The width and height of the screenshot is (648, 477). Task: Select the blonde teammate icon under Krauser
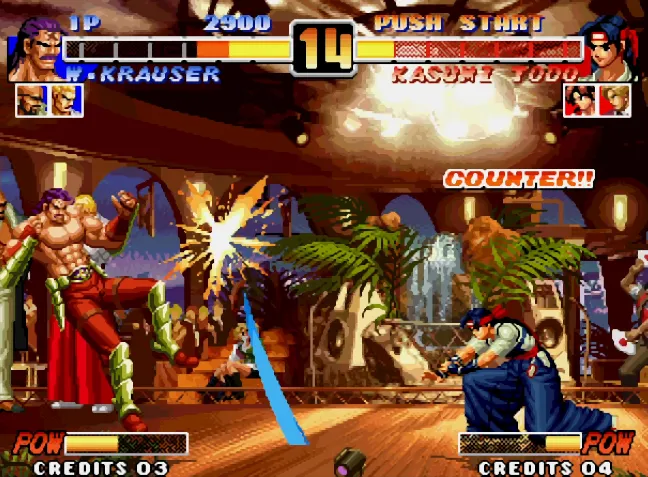(66, 100)
